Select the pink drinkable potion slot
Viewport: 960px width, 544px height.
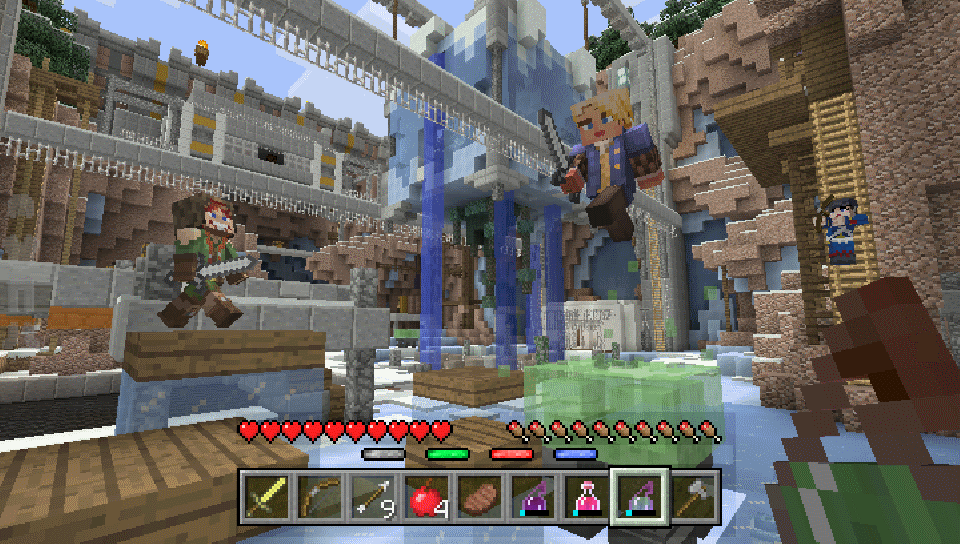tap(588, 495)
